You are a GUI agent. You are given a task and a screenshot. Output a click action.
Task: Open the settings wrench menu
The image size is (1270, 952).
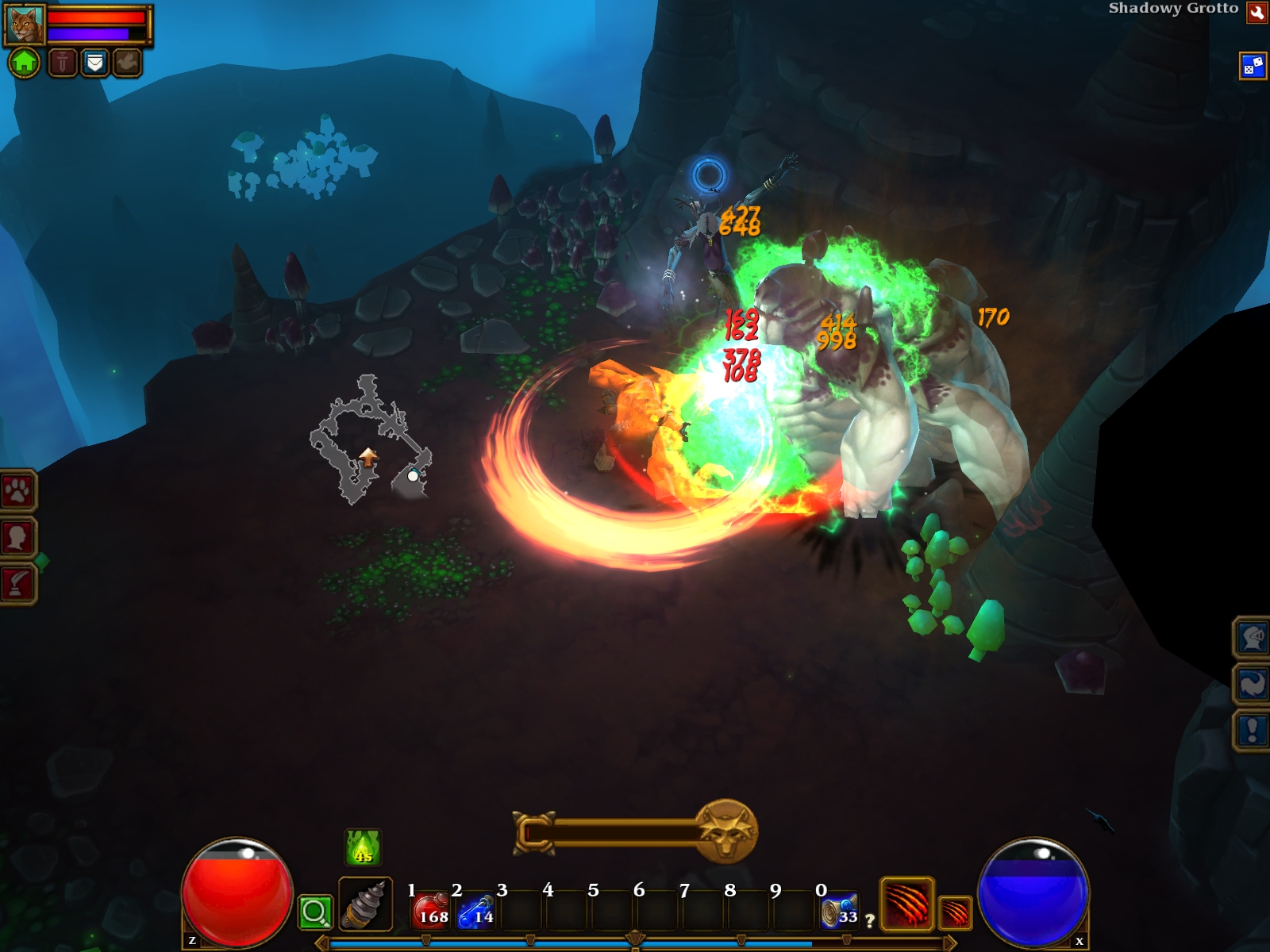(1257, 12)
